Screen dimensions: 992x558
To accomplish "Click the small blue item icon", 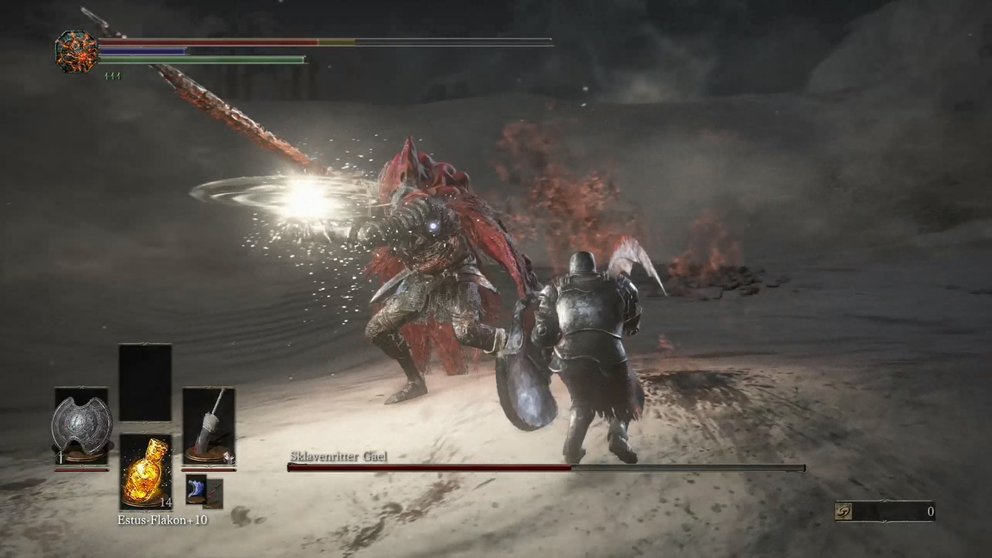I will click(x=197, y=490).
